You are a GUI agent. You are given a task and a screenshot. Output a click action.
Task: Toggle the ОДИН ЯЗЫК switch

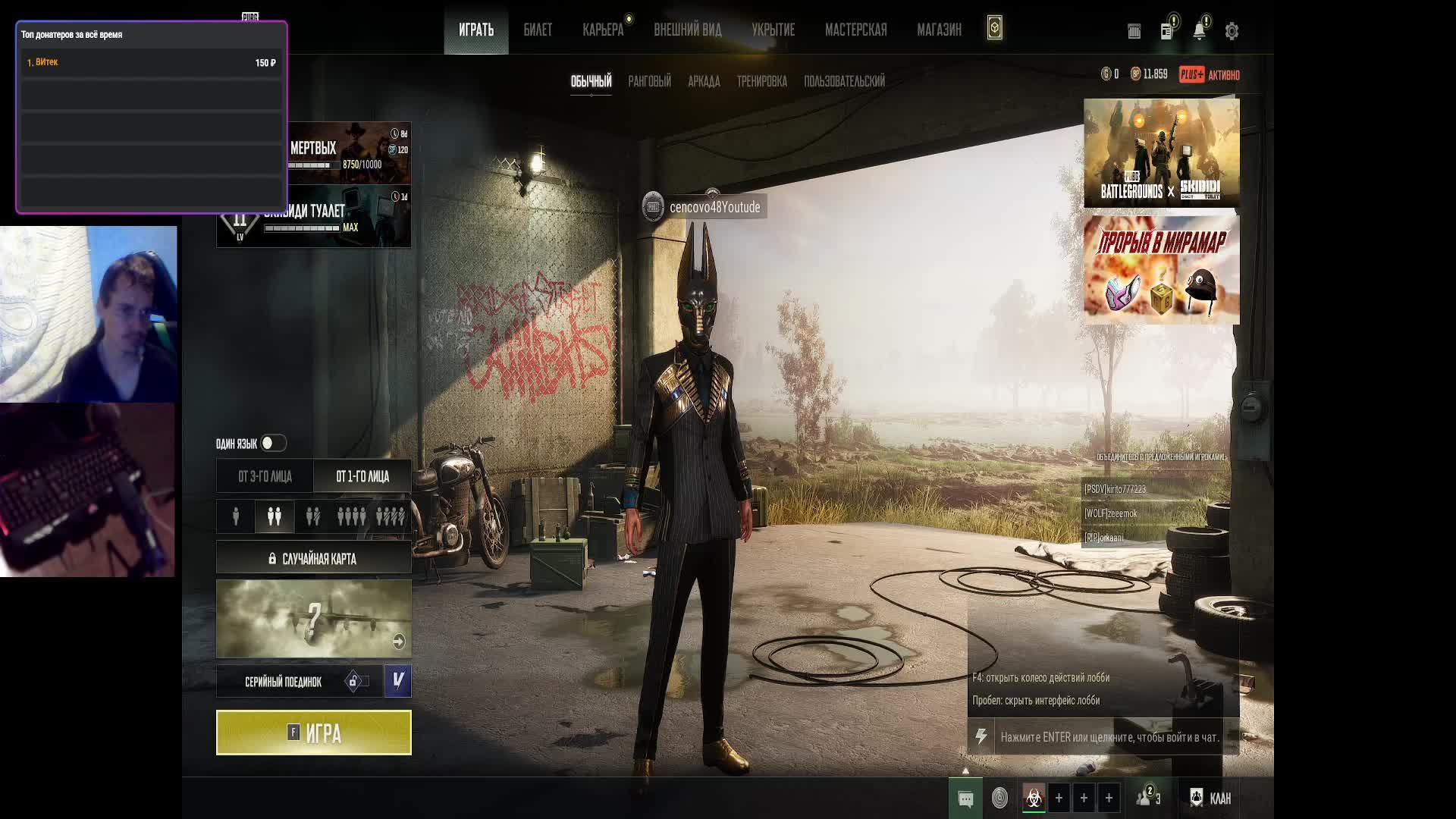pyautogui.click(x=273, y=443)
